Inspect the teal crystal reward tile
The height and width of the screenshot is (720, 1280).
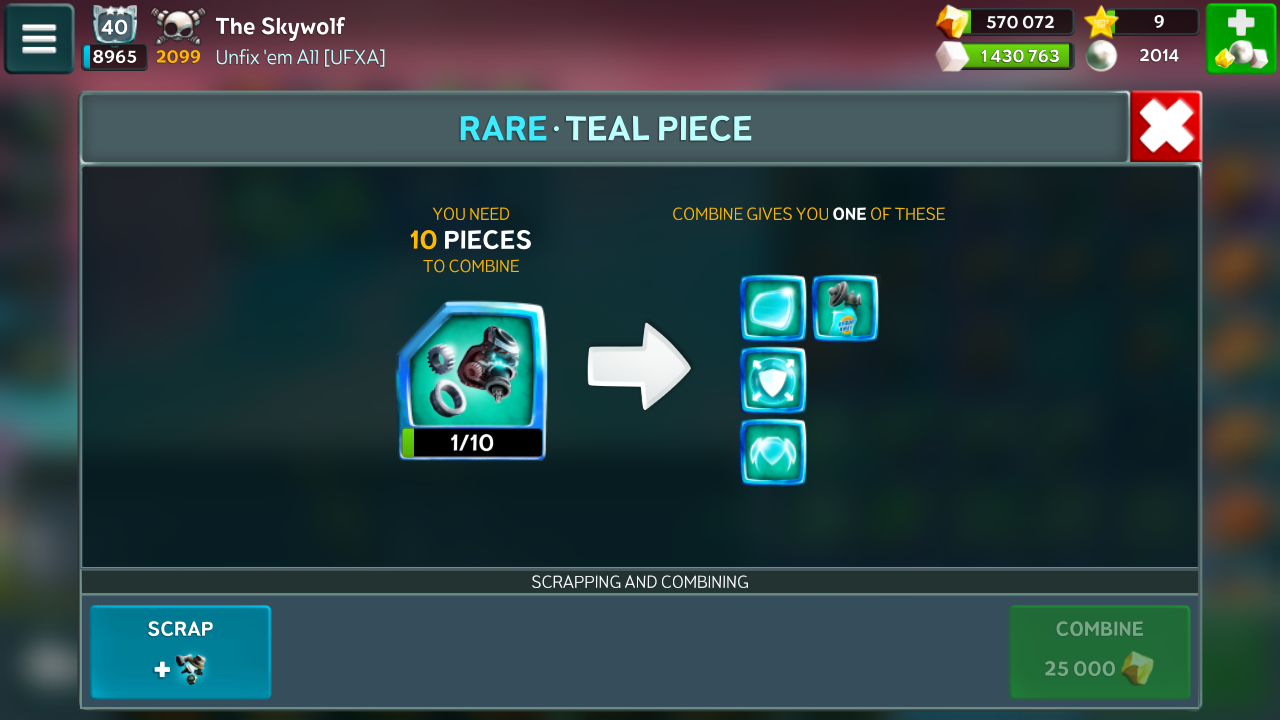[x=773, y=308]
